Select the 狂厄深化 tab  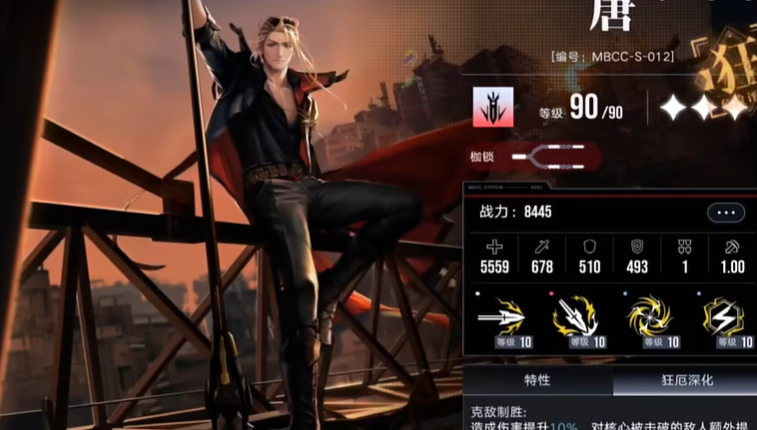coord(685,381)
